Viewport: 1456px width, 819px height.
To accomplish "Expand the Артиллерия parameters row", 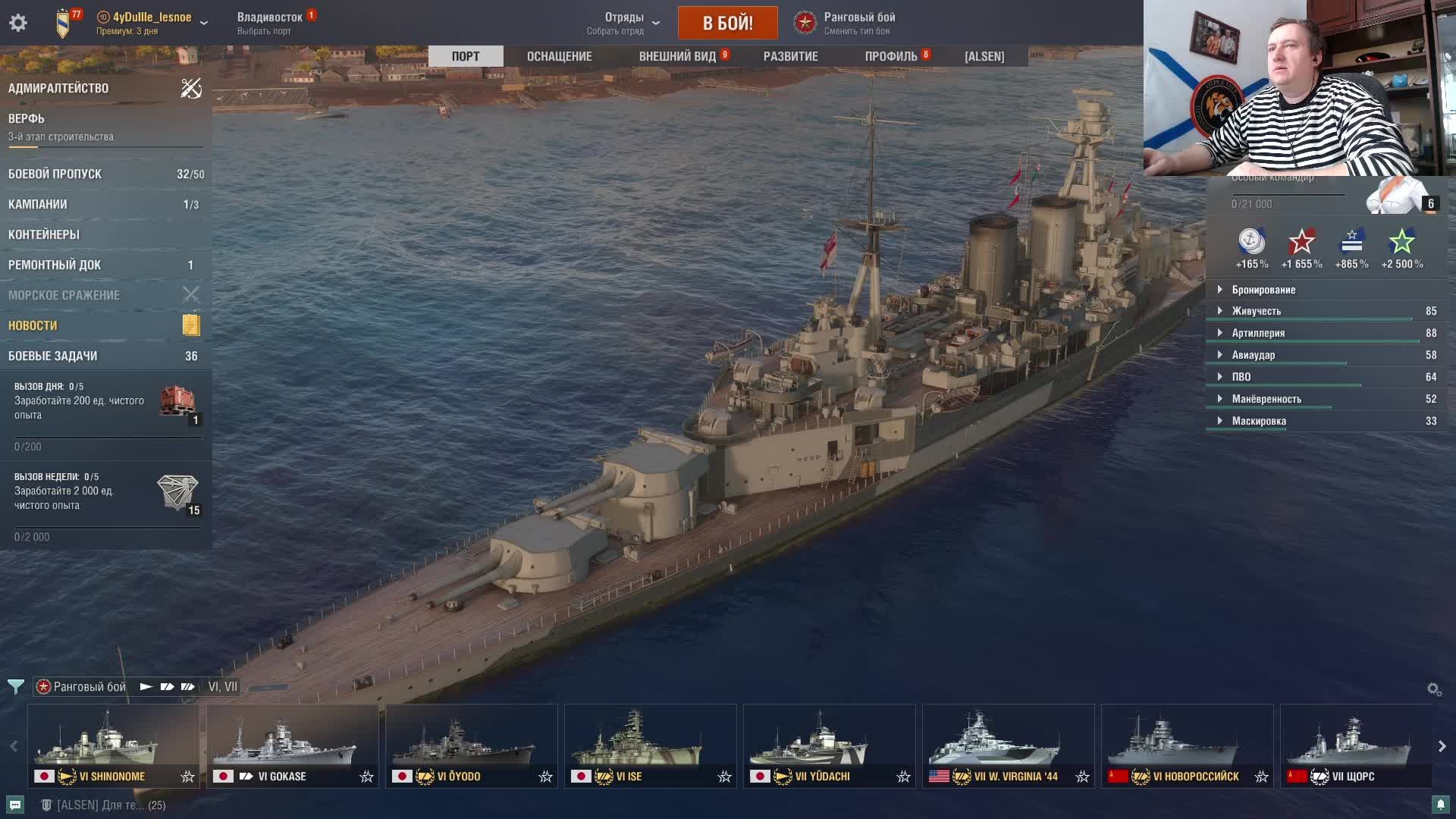I will click(x=1258, y=333).
